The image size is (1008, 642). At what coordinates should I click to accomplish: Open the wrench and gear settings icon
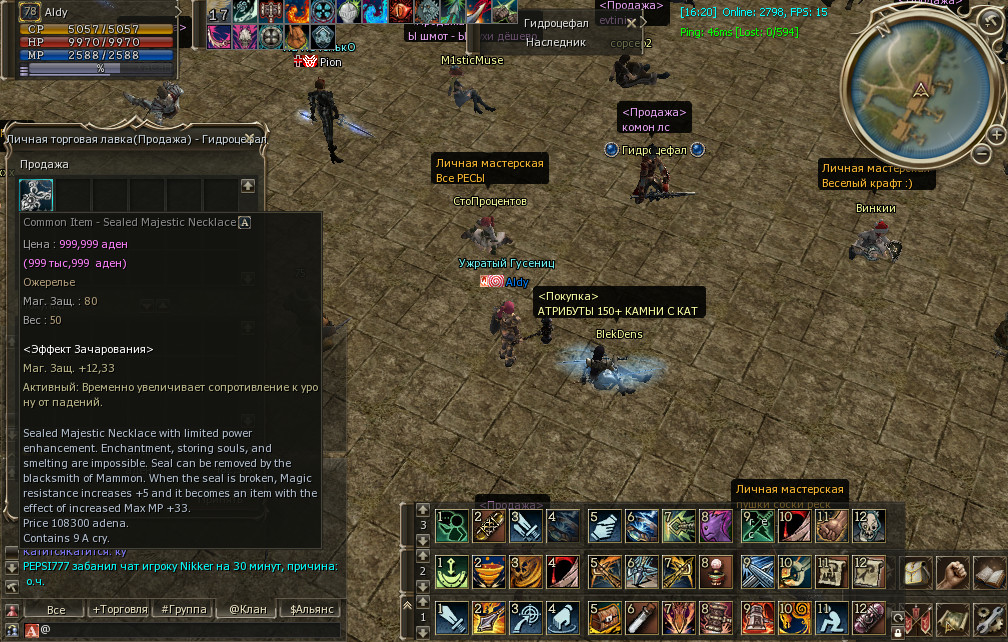[989, 617]
